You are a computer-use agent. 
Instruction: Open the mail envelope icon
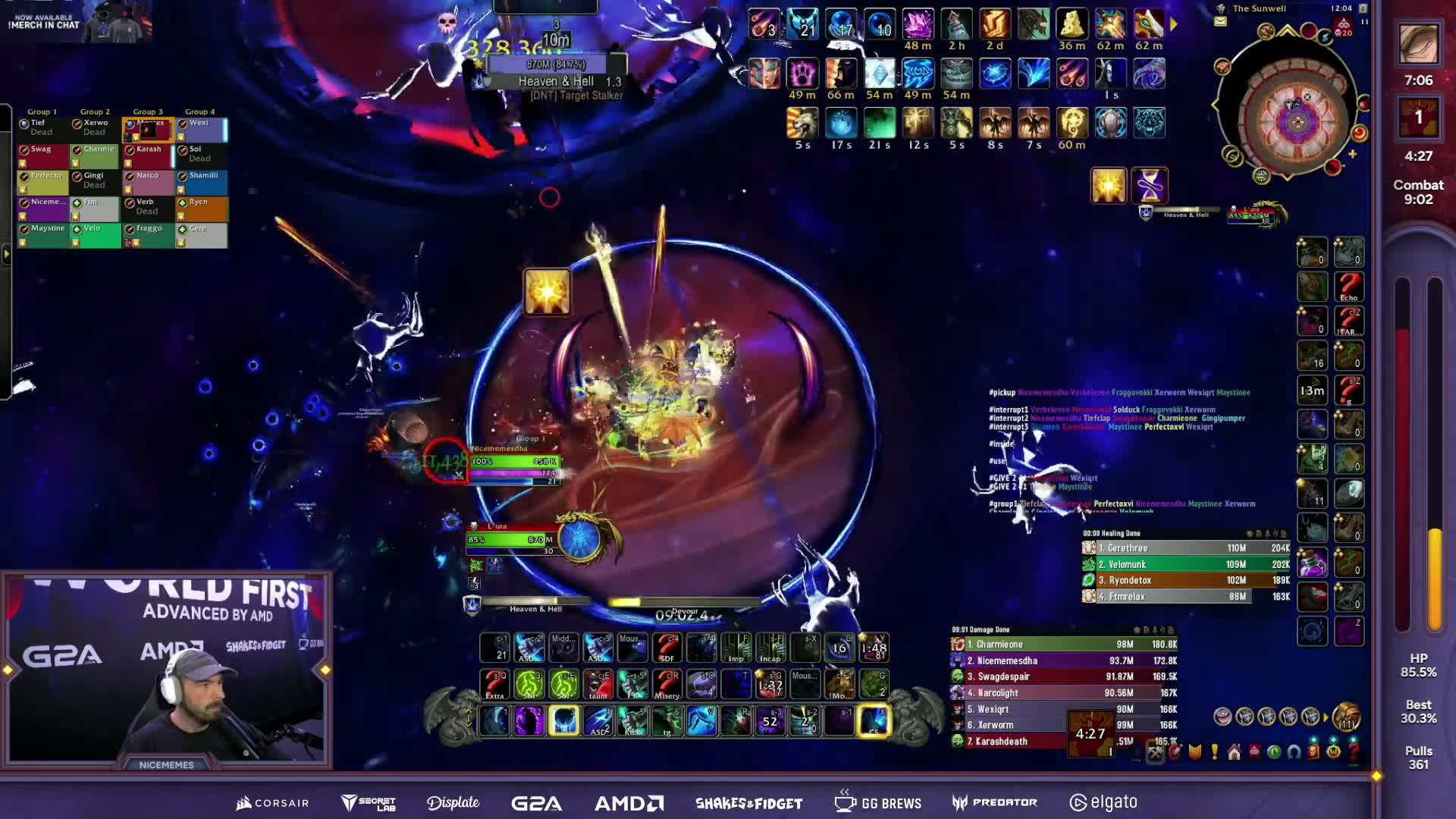pos(1220,22)
